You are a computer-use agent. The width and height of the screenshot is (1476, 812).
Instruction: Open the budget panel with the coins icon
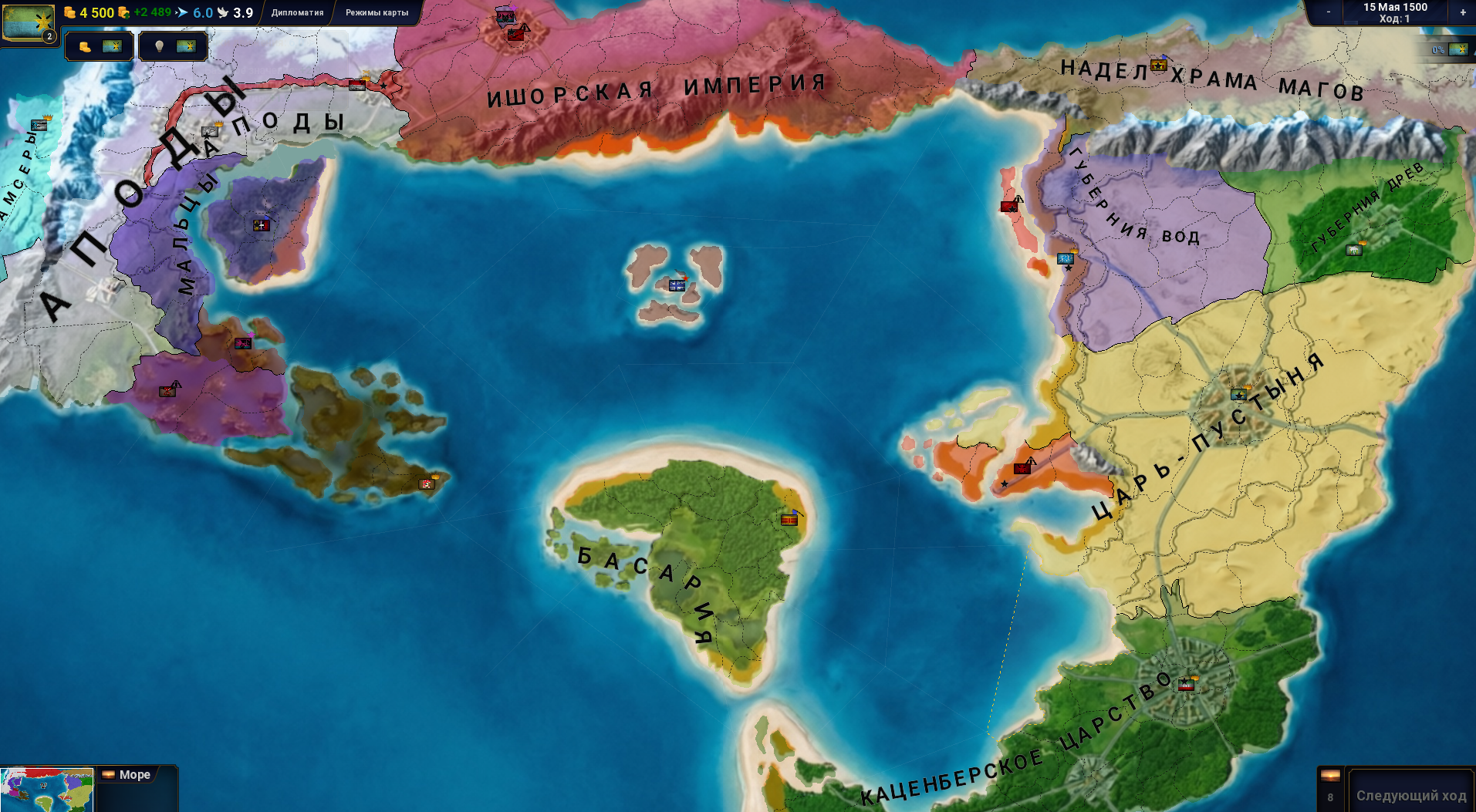pos(99,46)
